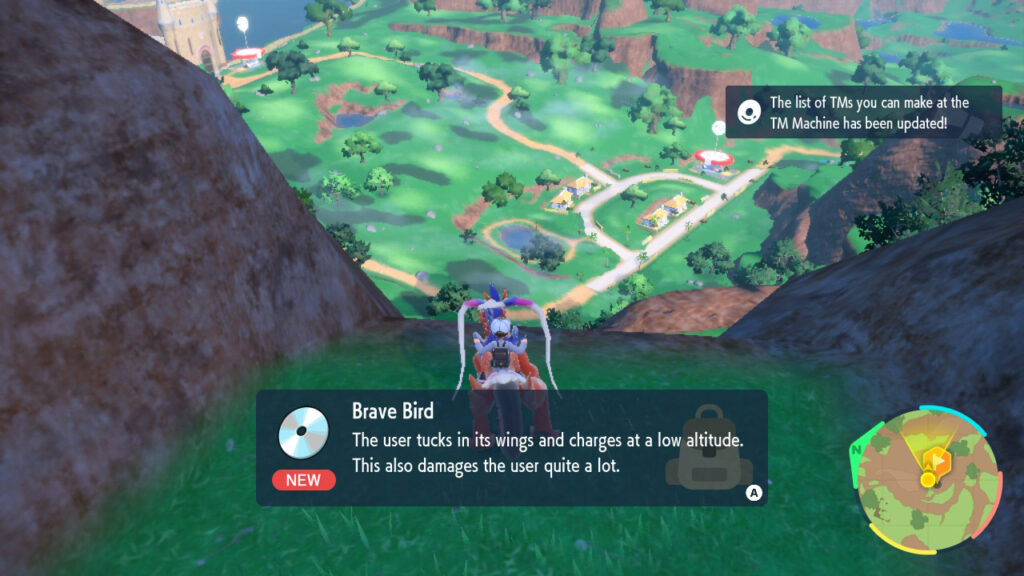Select the TM Machine updated notification
The image size is (1024, 576).
(x=862, y=112)
